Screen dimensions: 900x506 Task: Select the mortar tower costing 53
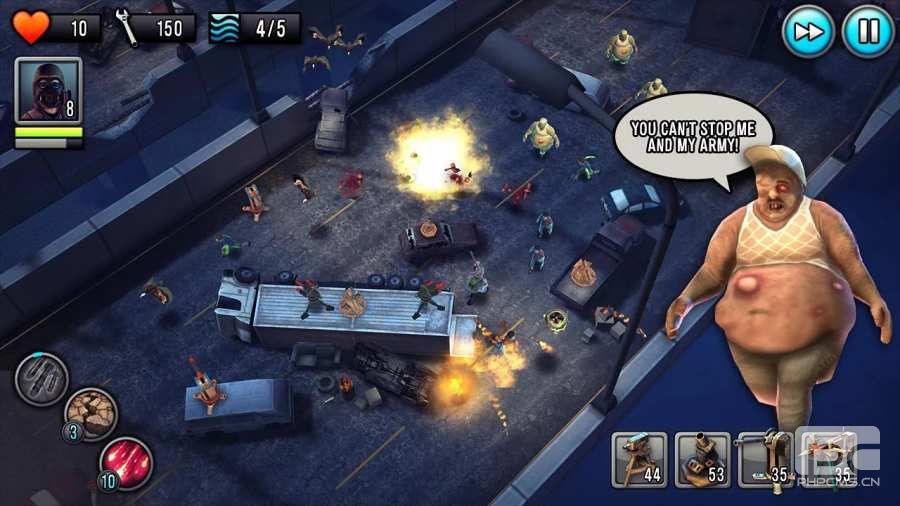tap(702, 459)
